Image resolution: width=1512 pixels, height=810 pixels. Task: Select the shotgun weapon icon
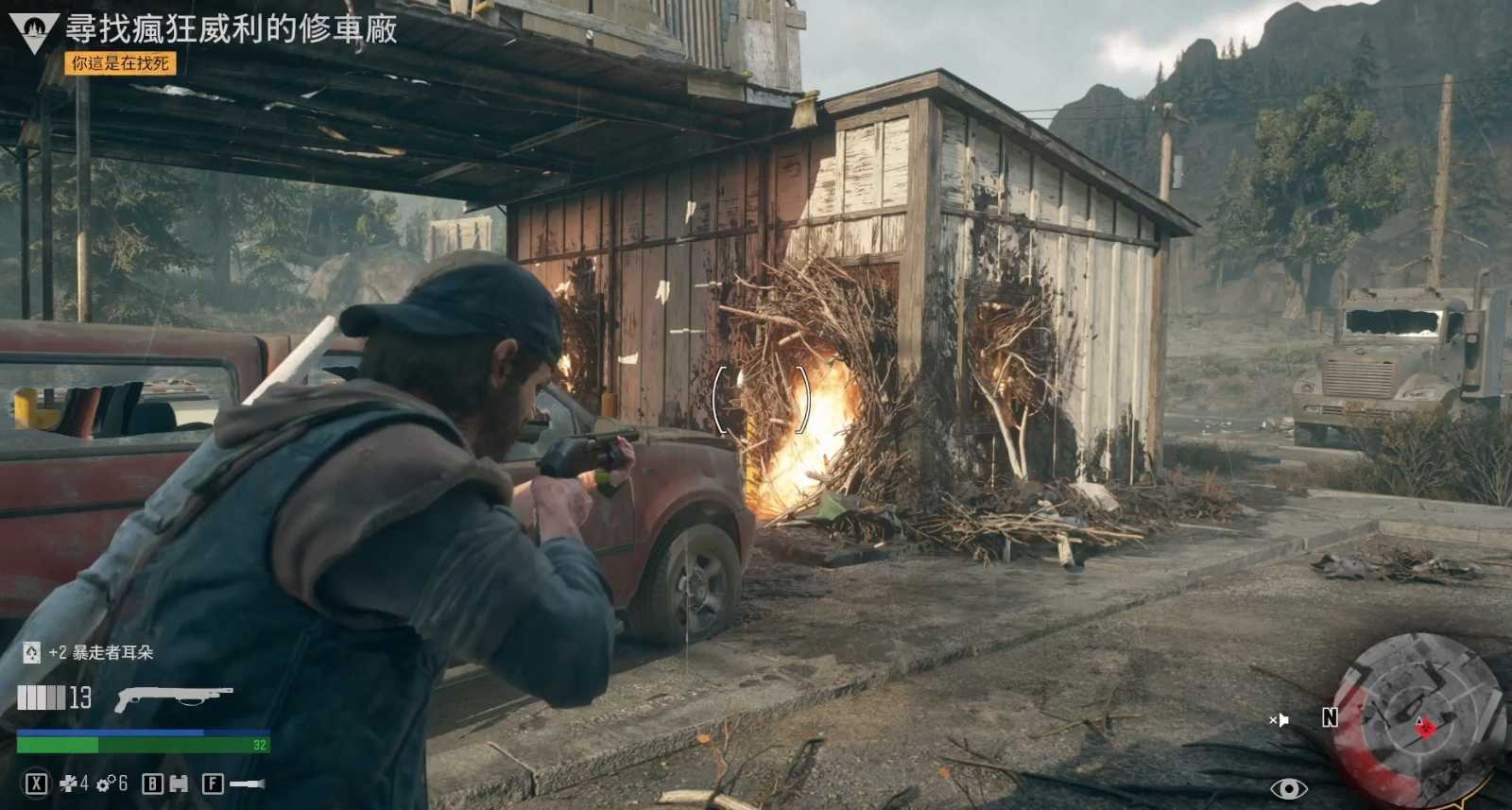[x=173, y=698]
